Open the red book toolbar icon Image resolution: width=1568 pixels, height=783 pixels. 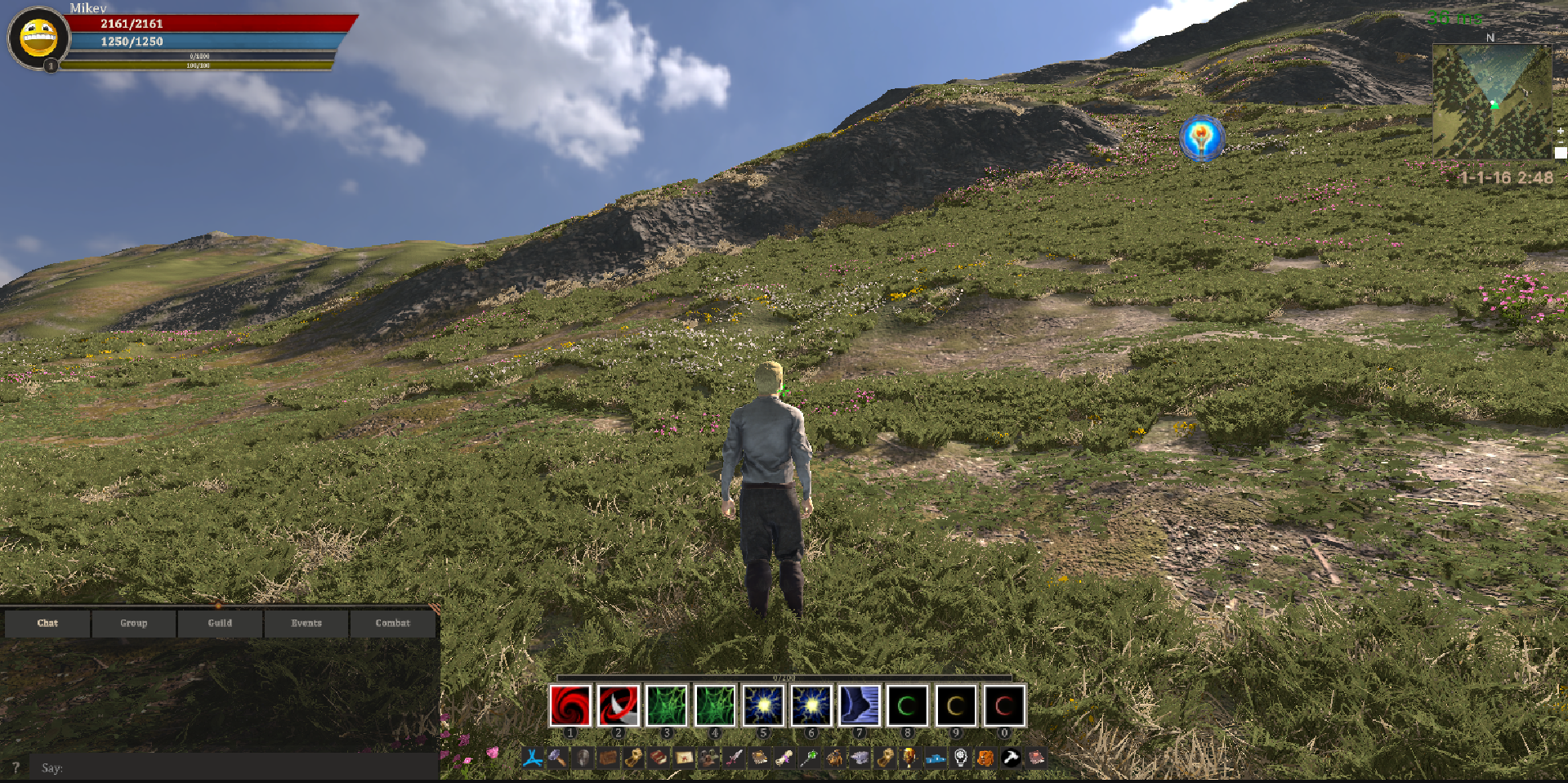click(658, 758)
